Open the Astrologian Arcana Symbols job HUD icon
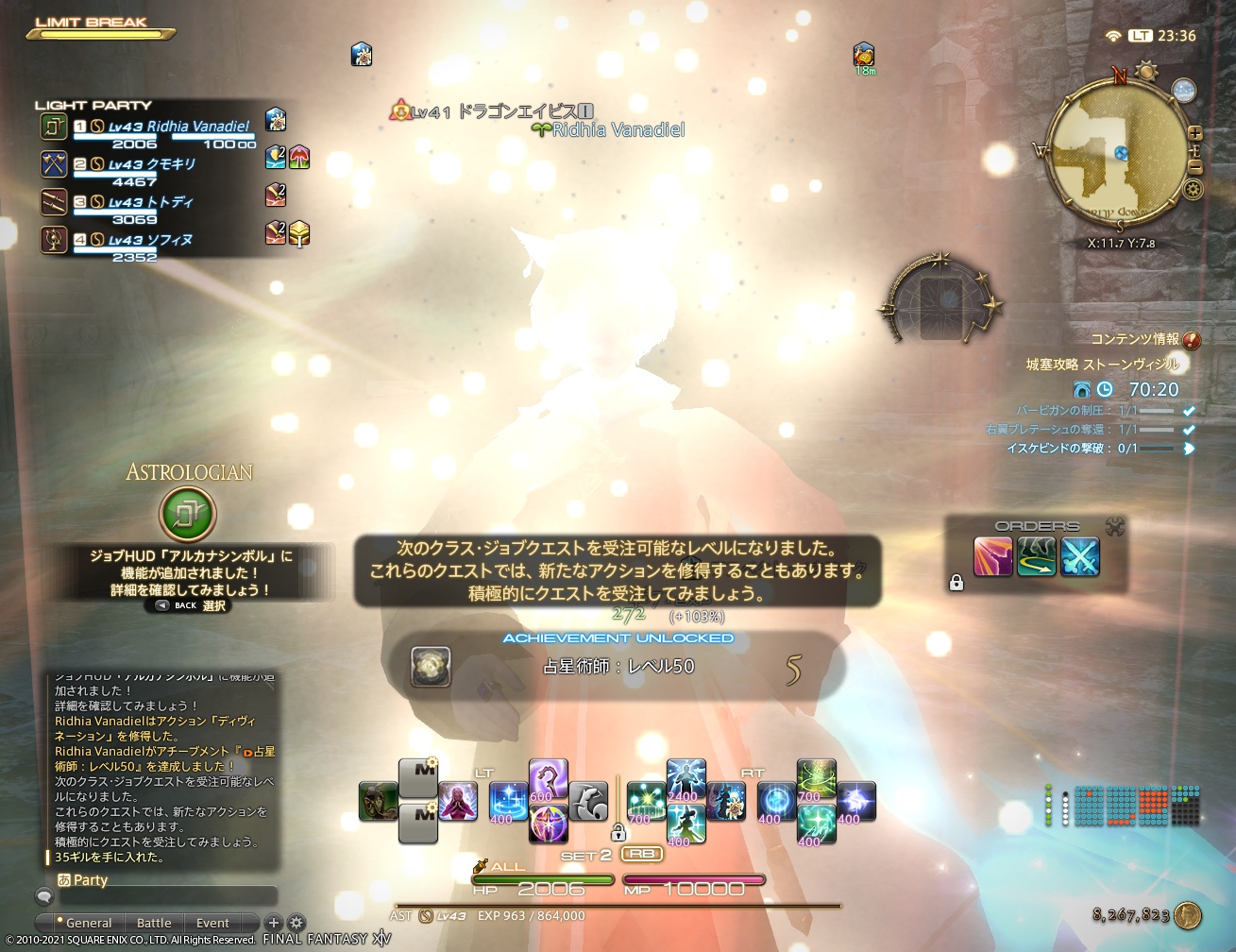The width and height of the screenshot is (1236, 952). 190,513
